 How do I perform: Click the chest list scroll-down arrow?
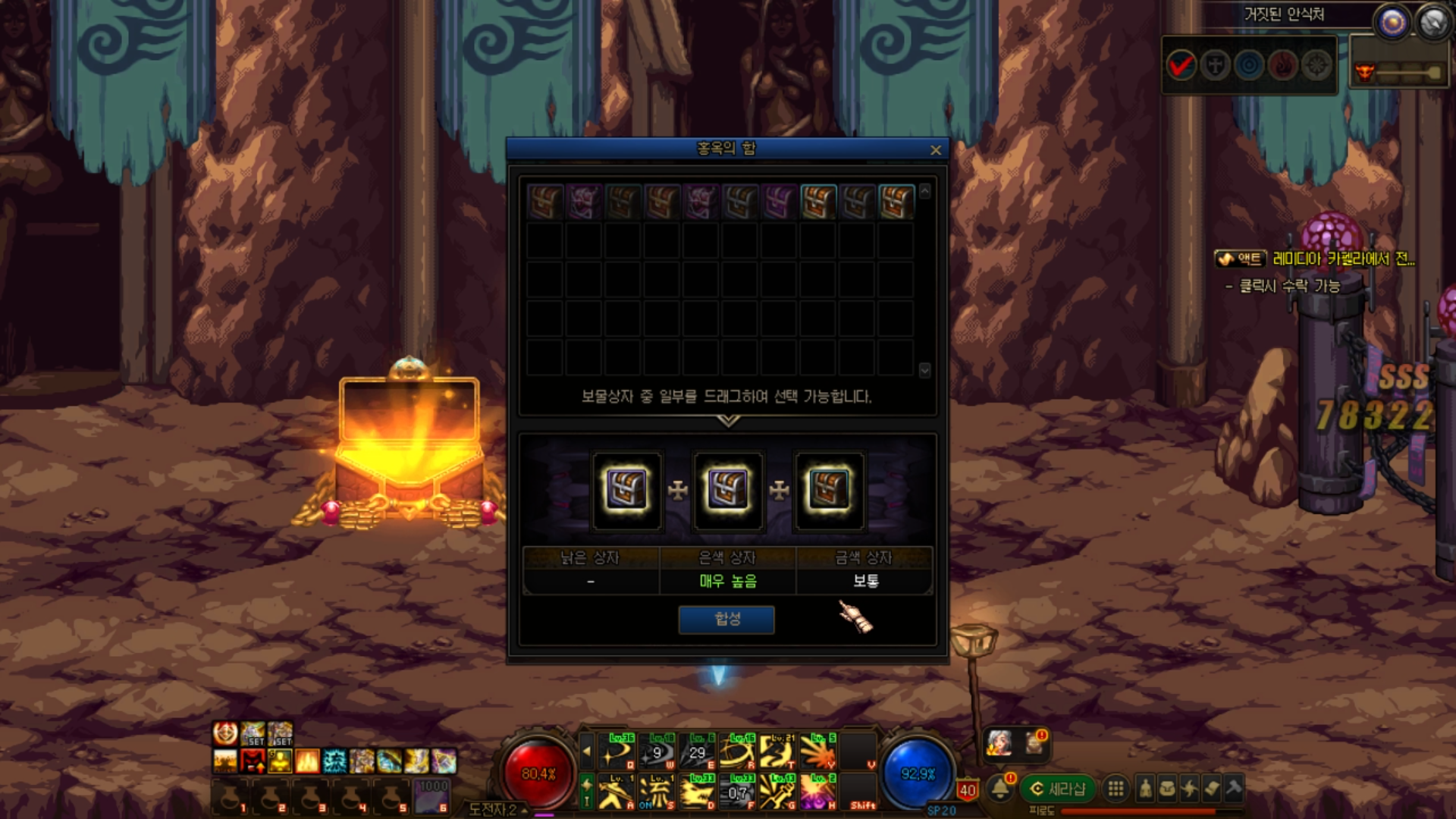(x=924, y=370)
